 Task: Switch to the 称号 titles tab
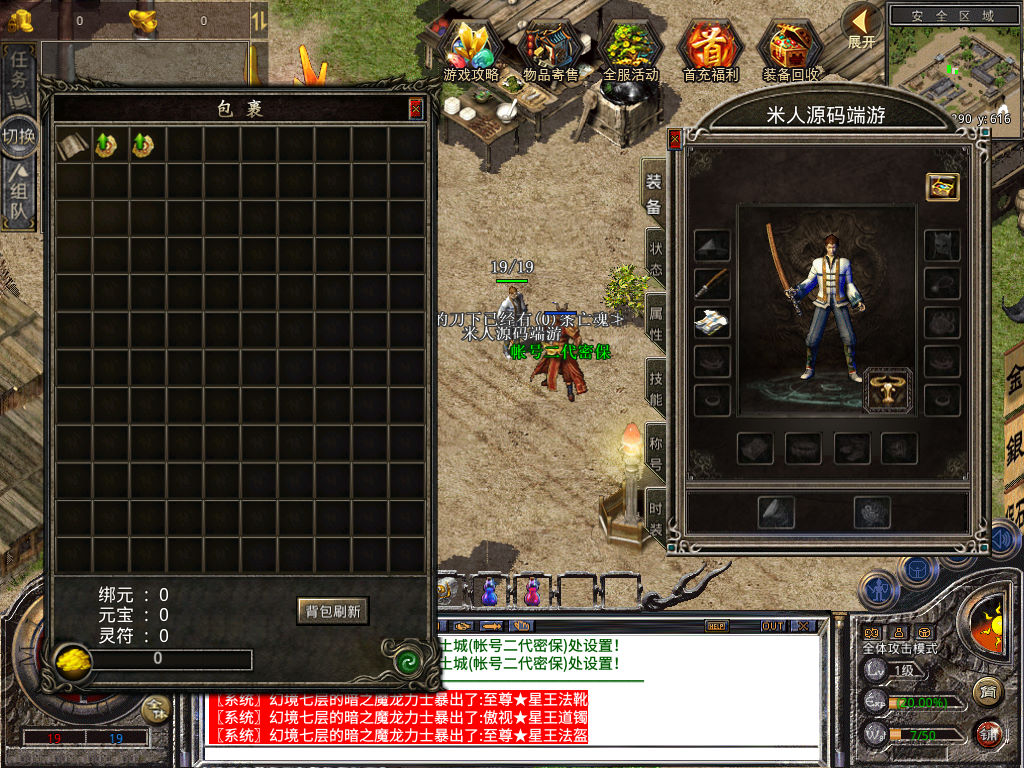click(656, 451)
